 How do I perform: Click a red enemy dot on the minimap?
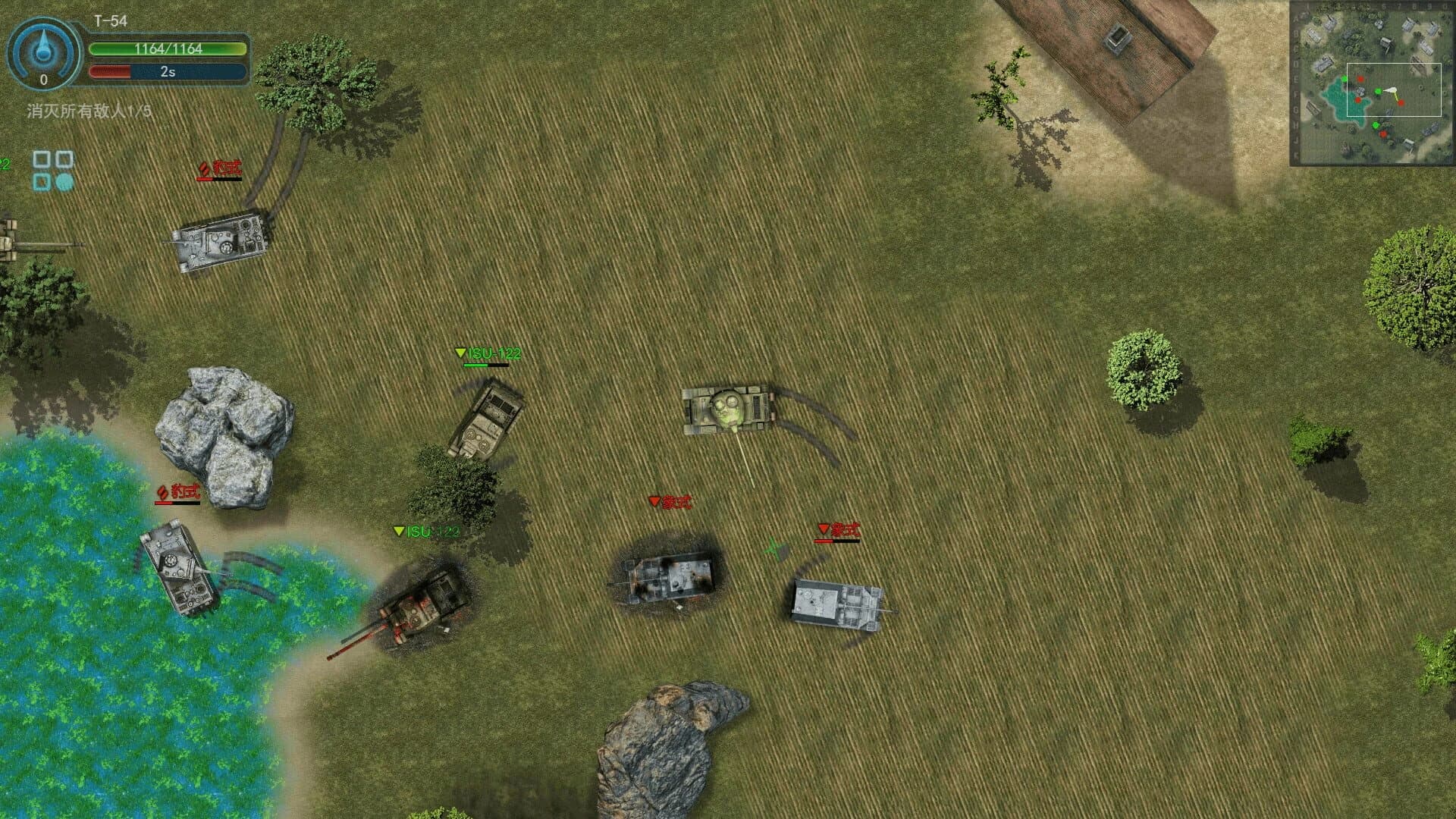click(x=1360, y=79)
